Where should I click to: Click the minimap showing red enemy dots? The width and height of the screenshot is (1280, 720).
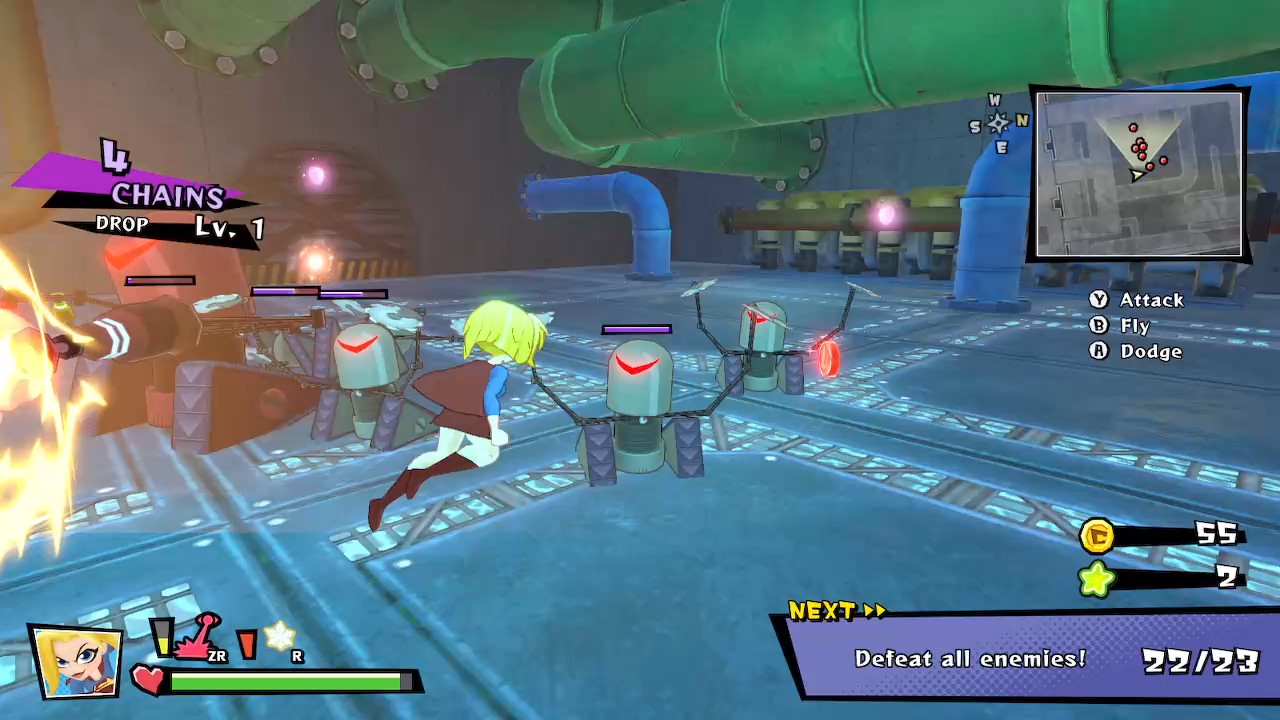pos(1139,175)
